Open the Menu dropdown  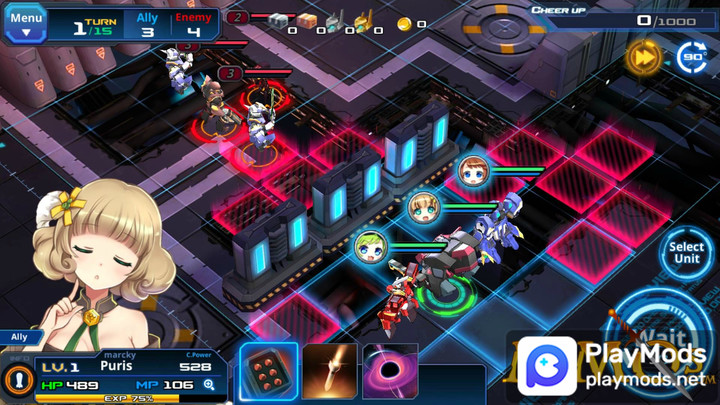pyautogui.click(x=26, y=24)
